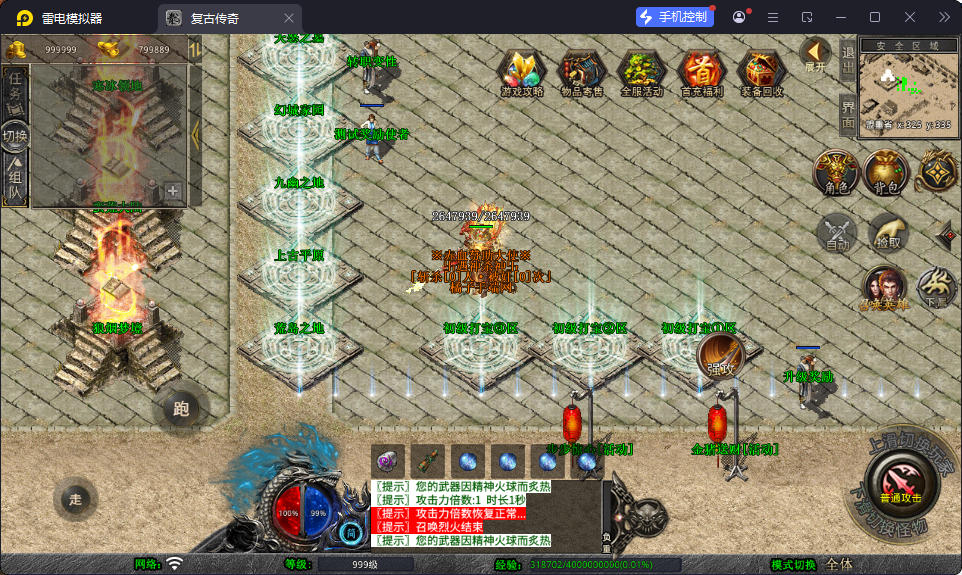This screenshot has width=962, height=575.
Task: Toggle 自动 auto-combat button
Action: point(836,234)
